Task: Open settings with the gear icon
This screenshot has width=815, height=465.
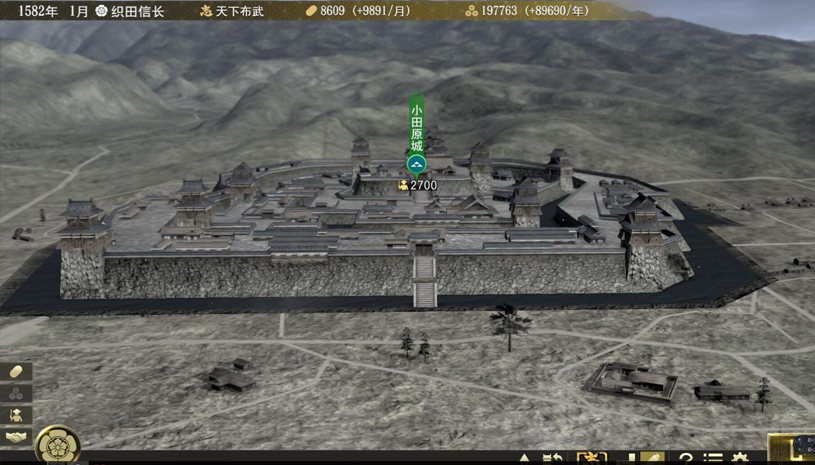Action: click(741, 459)
